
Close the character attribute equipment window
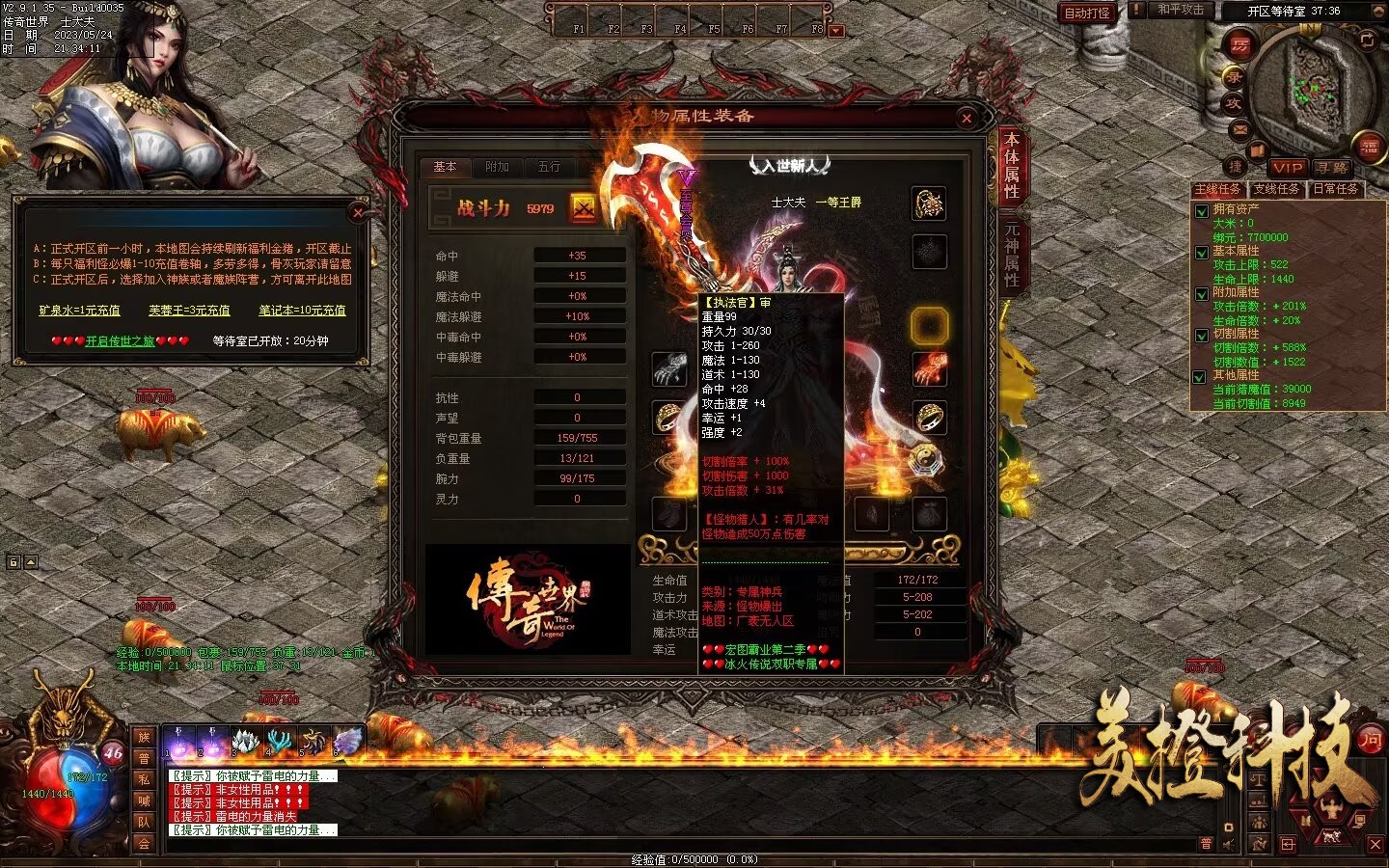pyautogui.click(x=967, y=118)
